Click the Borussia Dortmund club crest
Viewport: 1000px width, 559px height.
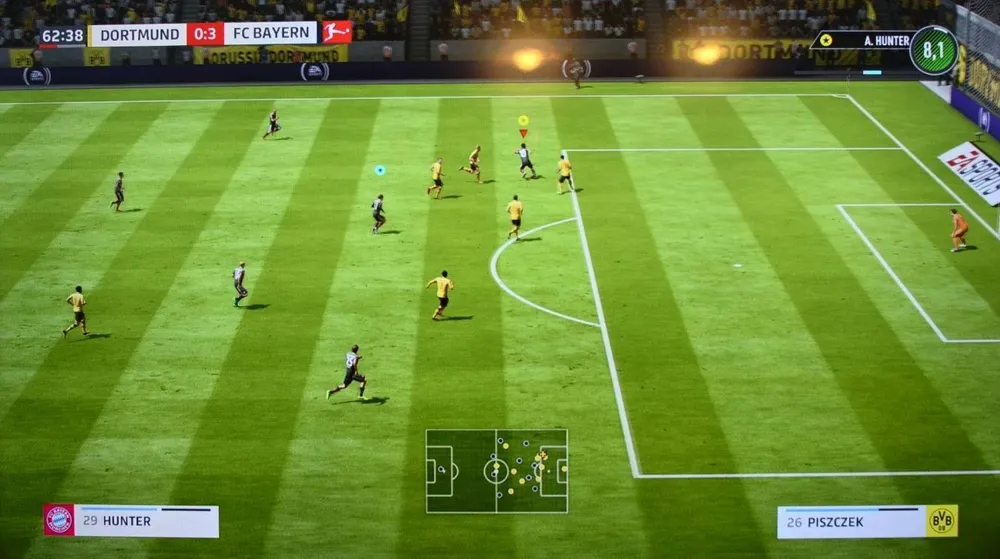[941, 521]
